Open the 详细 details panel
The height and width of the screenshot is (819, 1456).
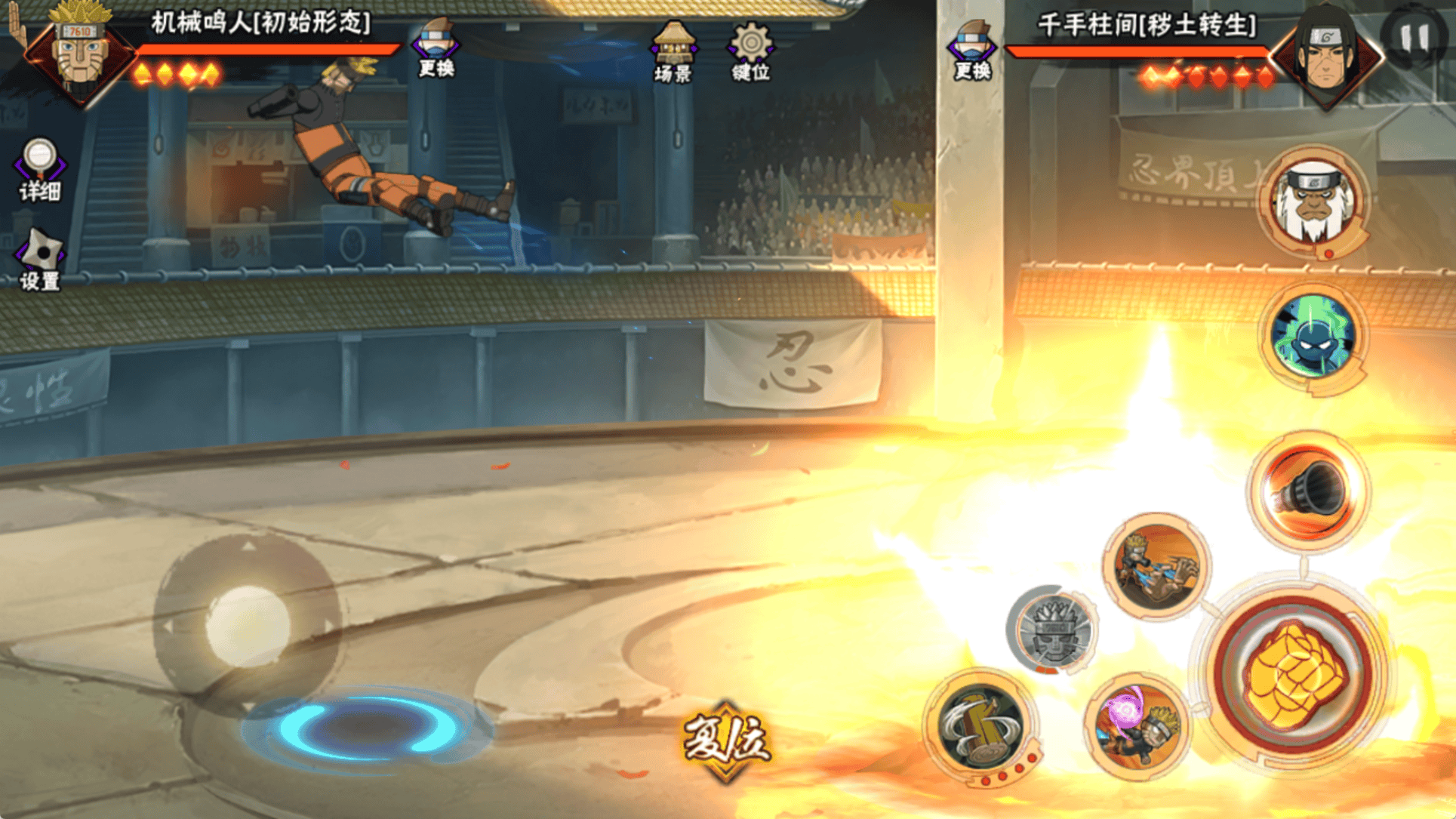point(39,169)
